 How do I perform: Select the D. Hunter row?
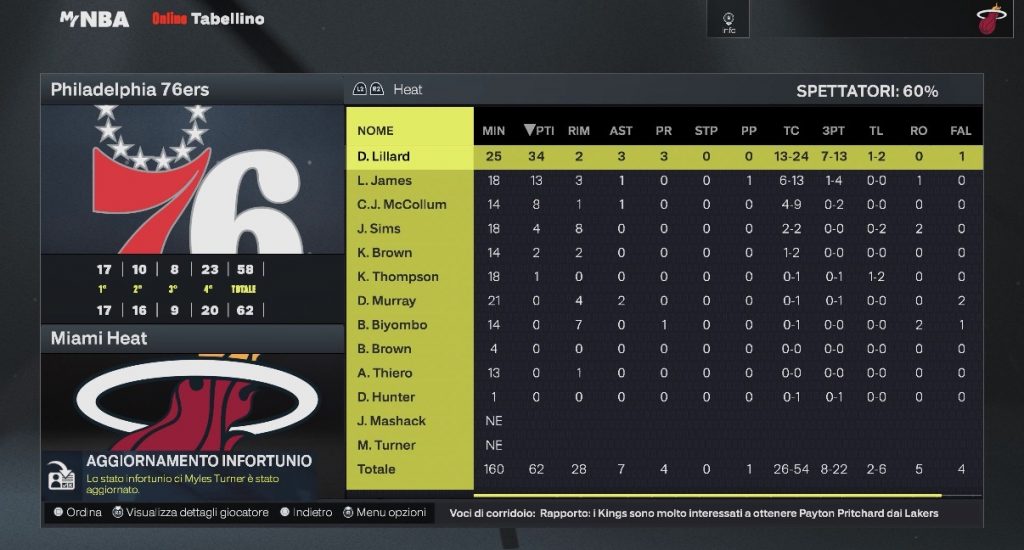click(384, 397)
